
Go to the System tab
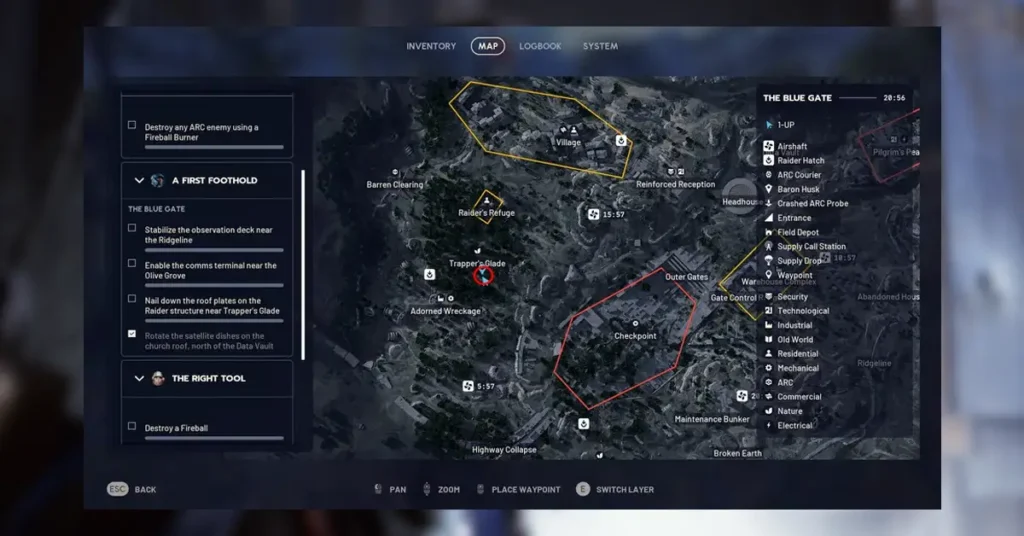pyautogui.click(x=600, y=46)
